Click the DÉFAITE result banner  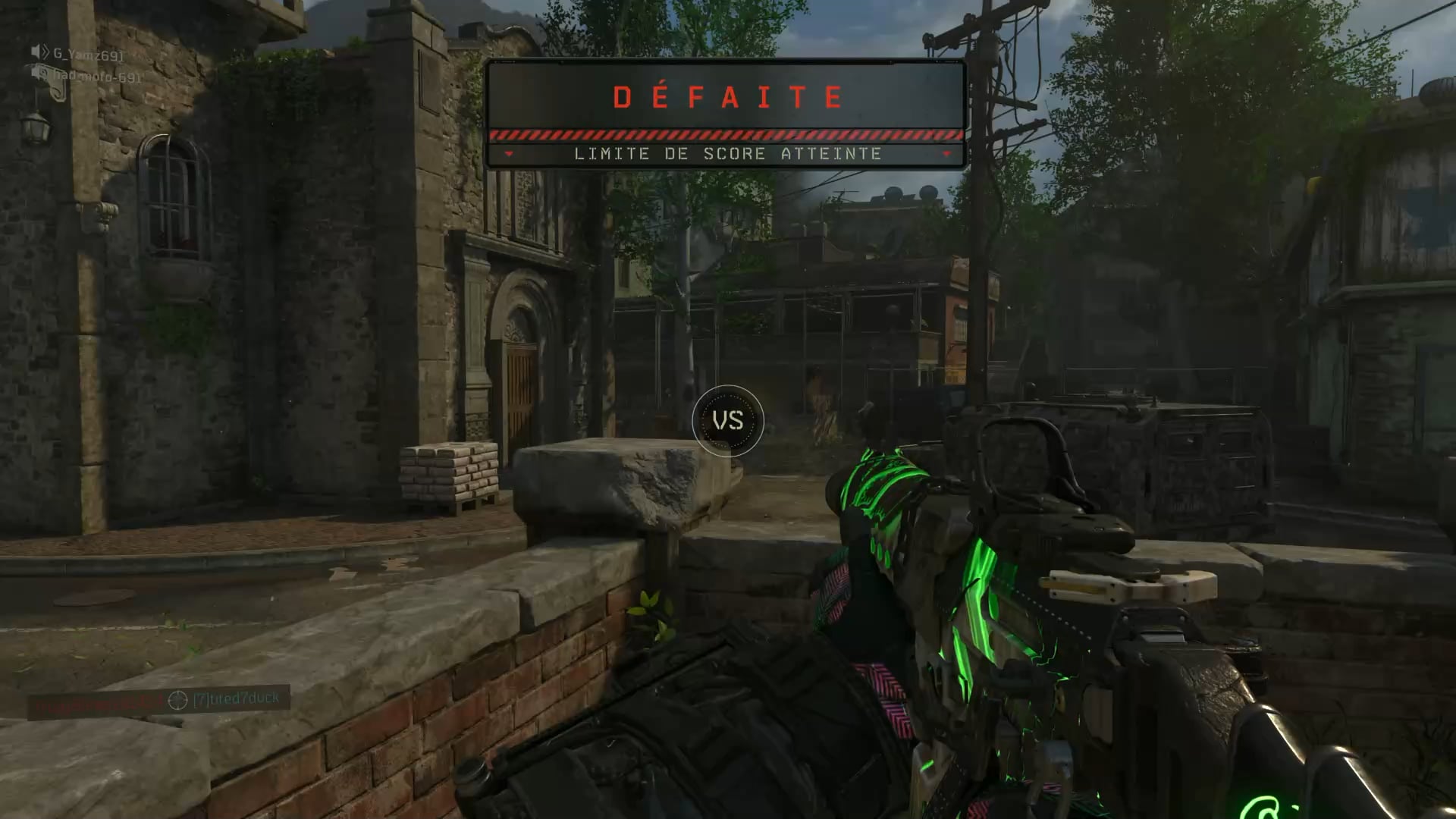pos(726,97)
